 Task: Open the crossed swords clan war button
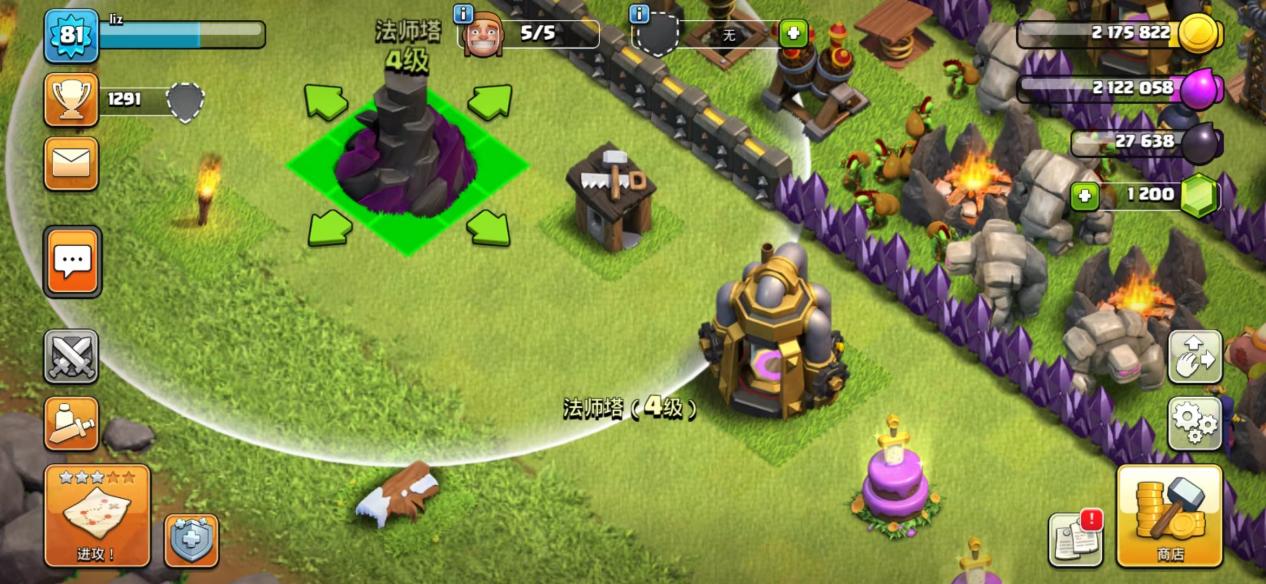[71, 357]
